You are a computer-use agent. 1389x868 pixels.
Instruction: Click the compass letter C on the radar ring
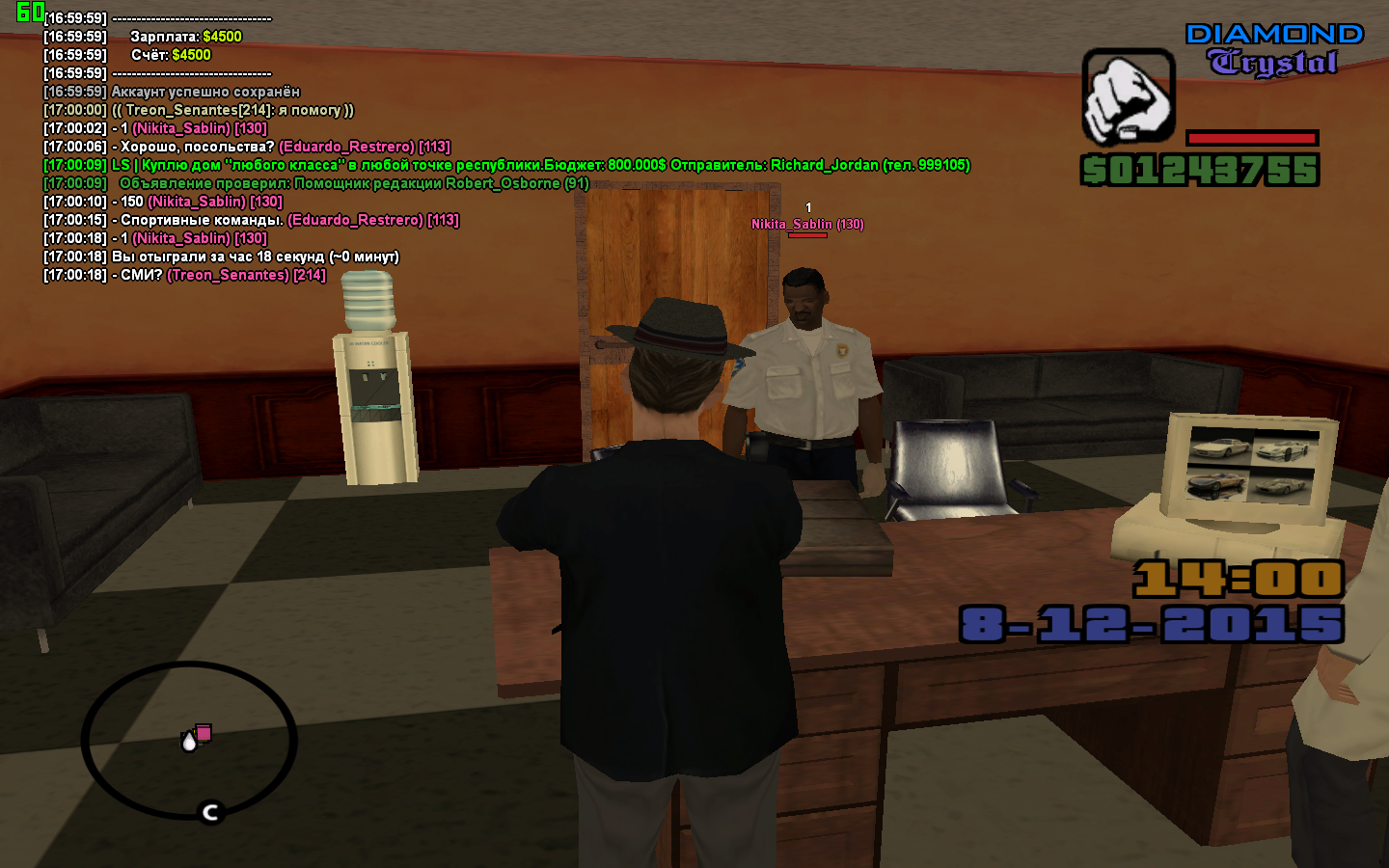tap(208, 812)
